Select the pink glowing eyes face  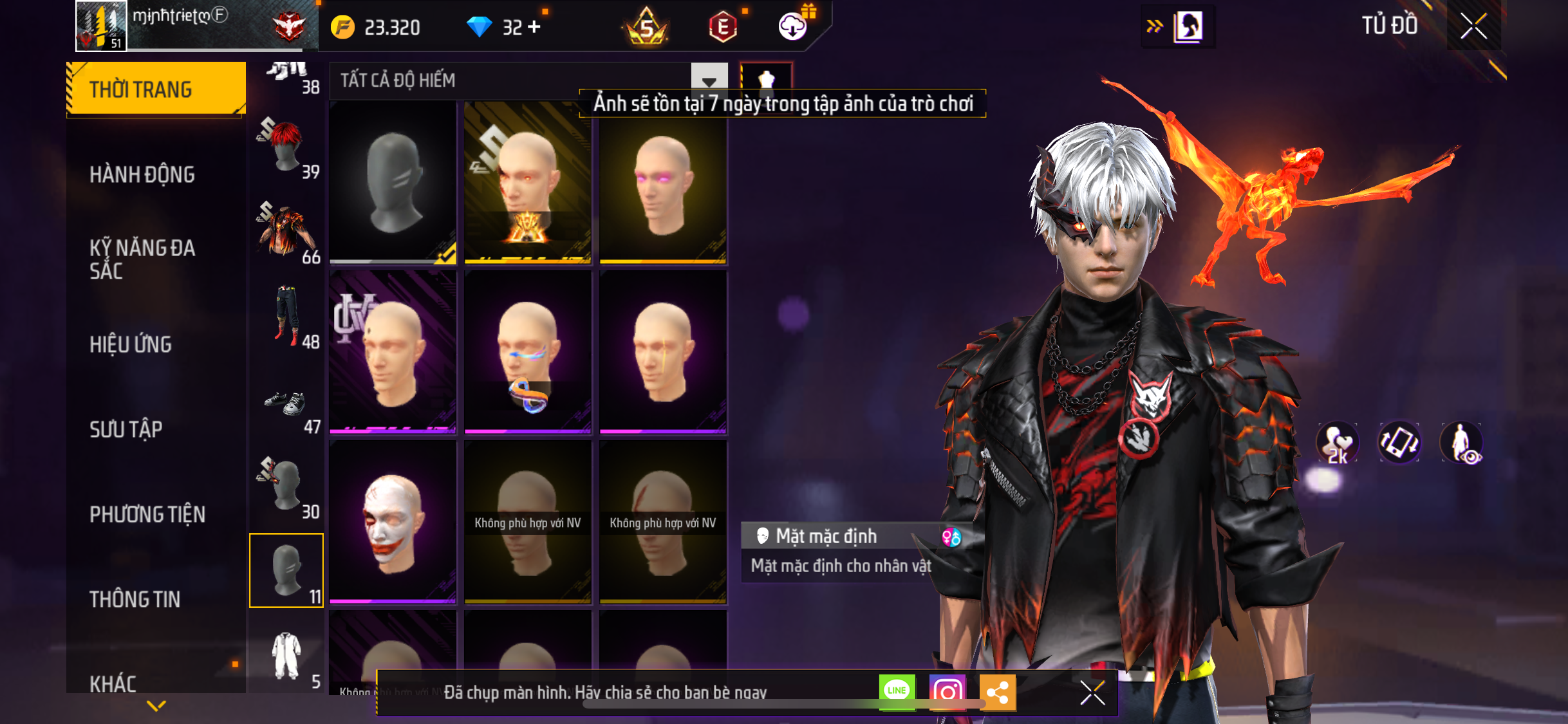point(663,183)
